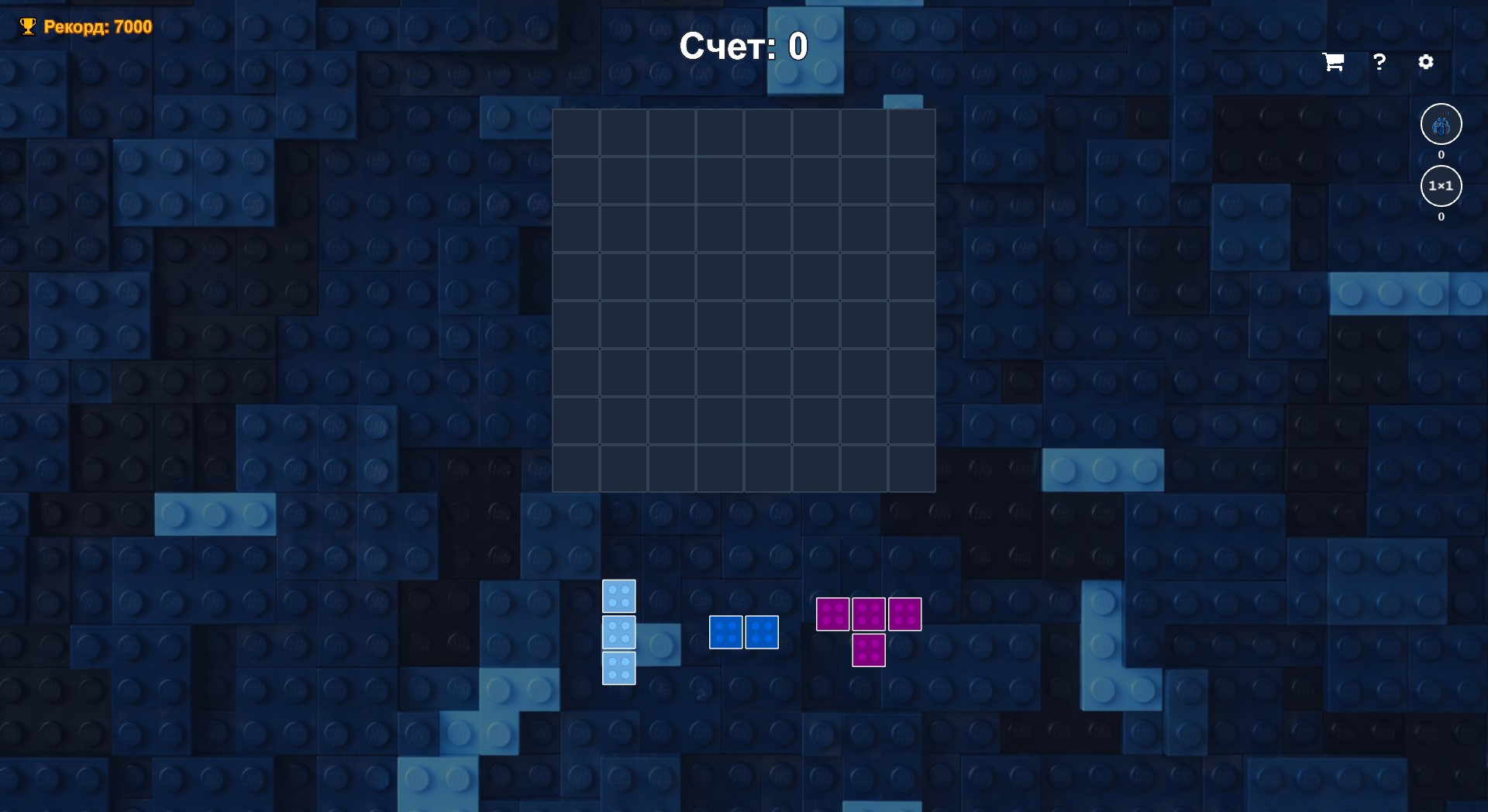The height and width of the screenshot is (812, 1488).
Task: Click the trophy icon next to the record
Action: pos(29,26)
